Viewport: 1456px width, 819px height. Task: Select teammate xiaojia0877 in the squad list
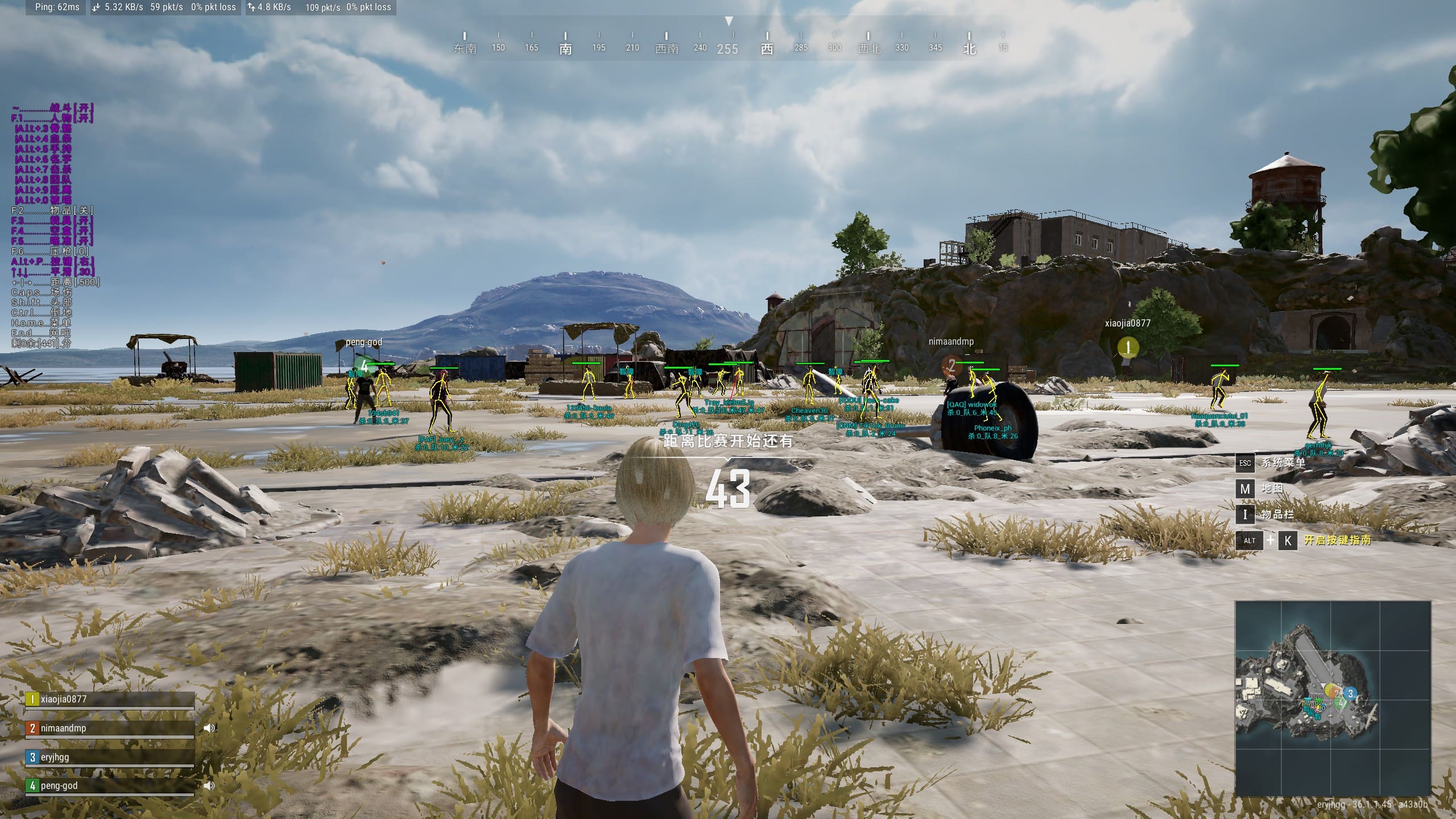109,700
